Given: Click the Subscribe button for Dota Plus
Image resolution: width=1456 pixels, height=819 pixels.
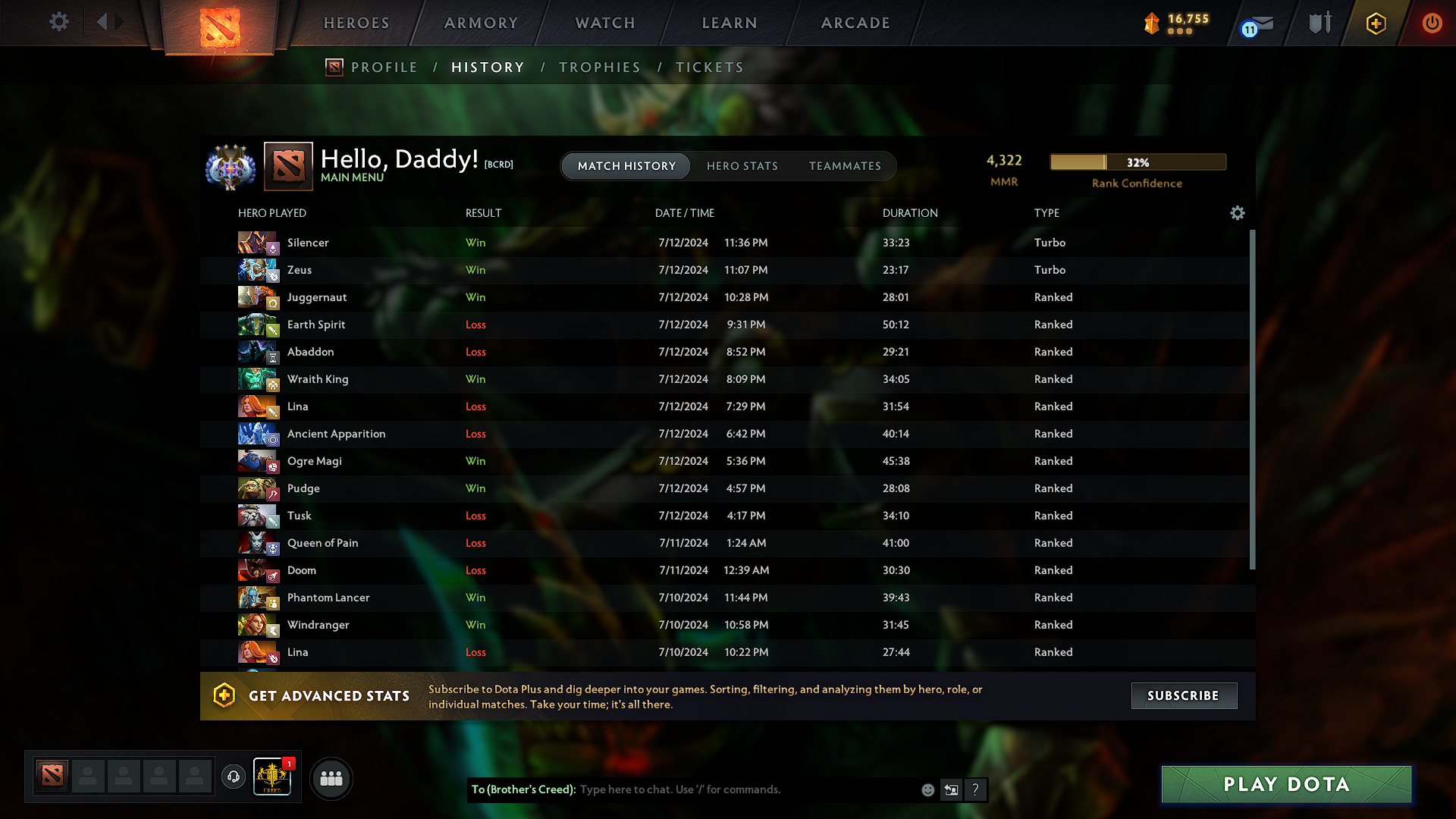Looking at the screenshot, I should pyautogui.click(x=1184, y=695).
